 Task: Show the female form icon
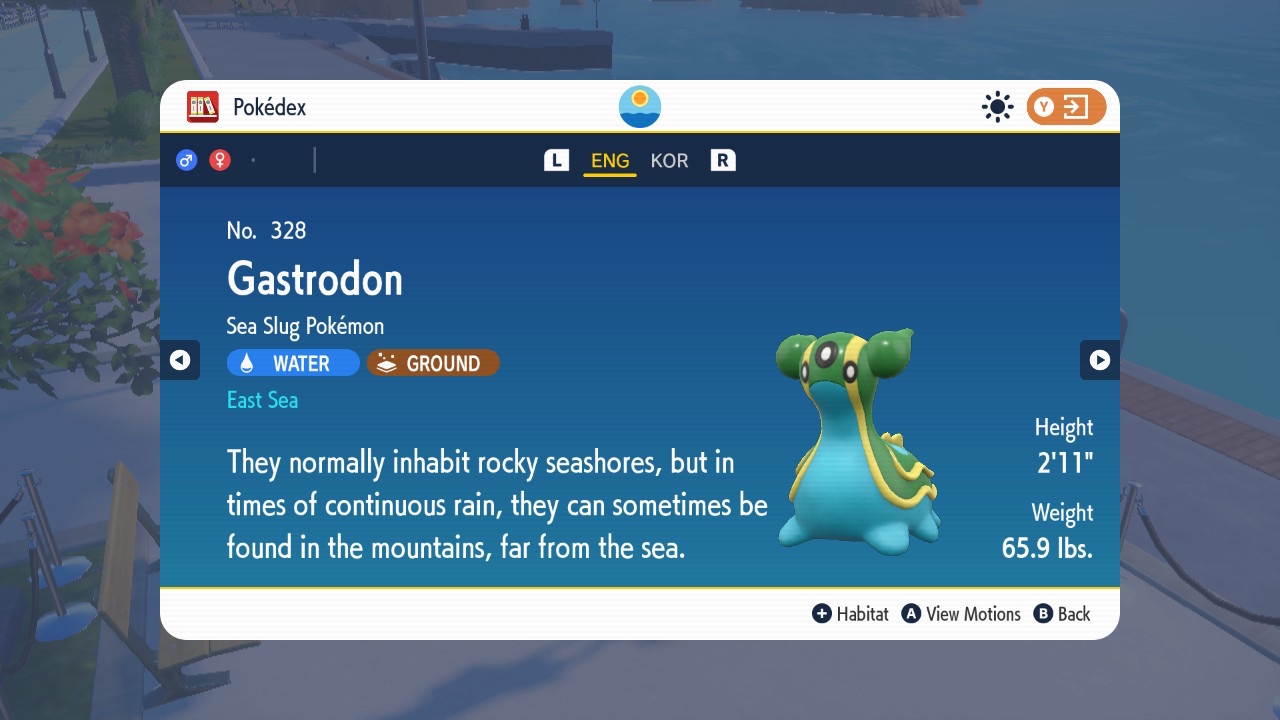click(x=220, y=160)
